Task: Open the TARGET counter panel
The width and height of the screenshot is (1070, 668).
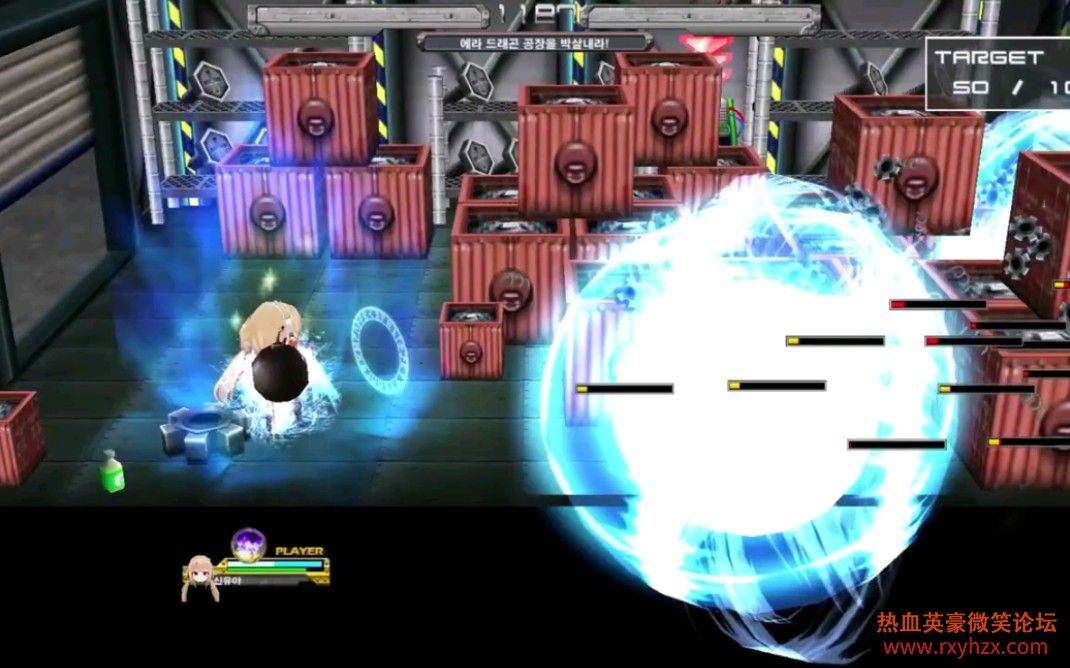Action: 997,72
